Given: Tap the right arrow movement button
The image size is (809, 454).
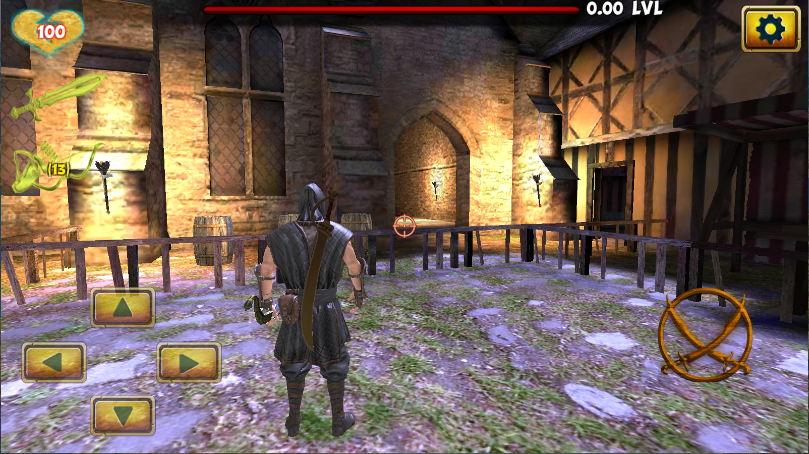Looking at the screenshot, I should coord(189,362).
